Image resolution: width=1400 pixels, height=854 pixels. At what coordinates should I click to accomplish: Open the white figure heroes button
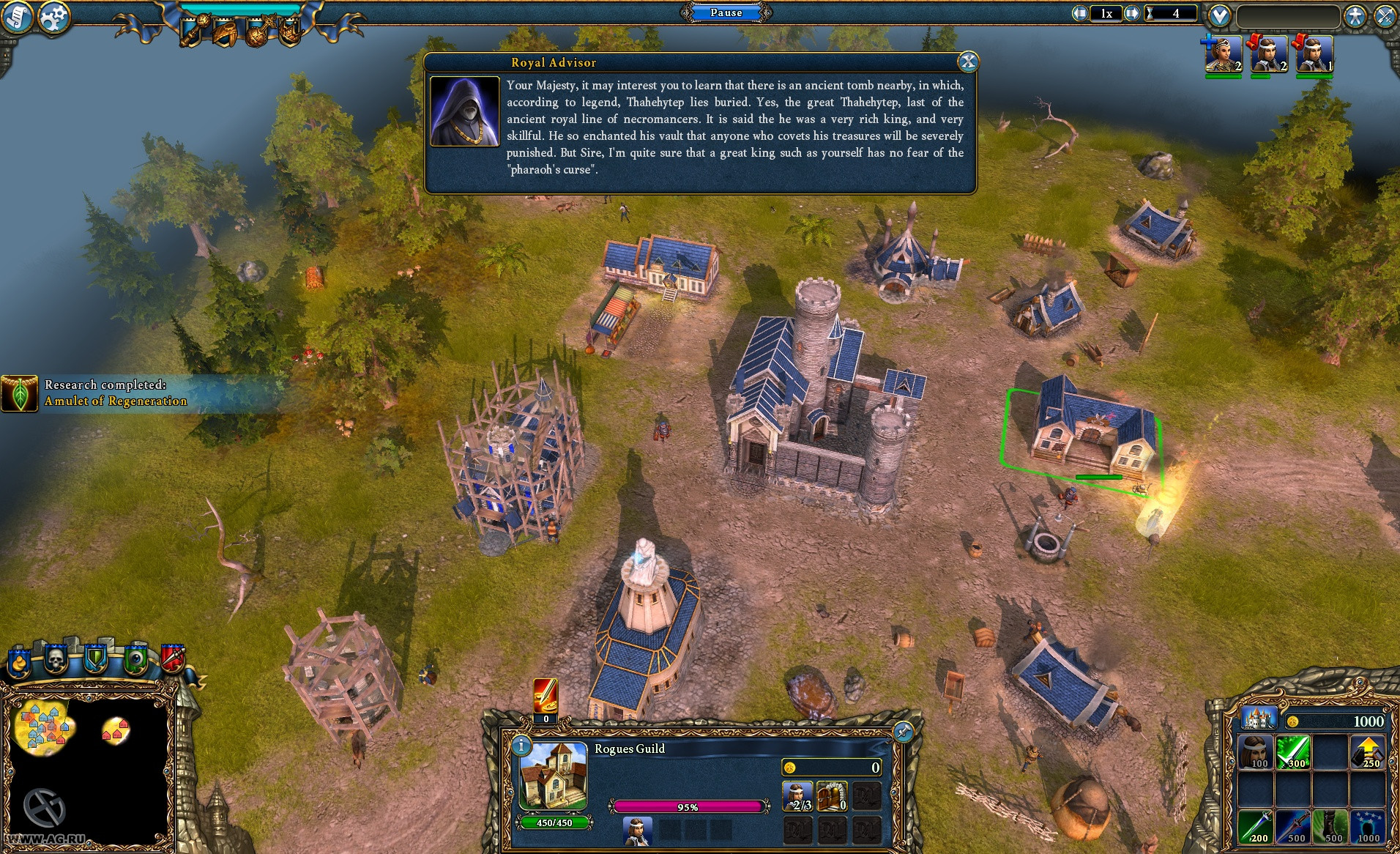tap(1355, 16)
